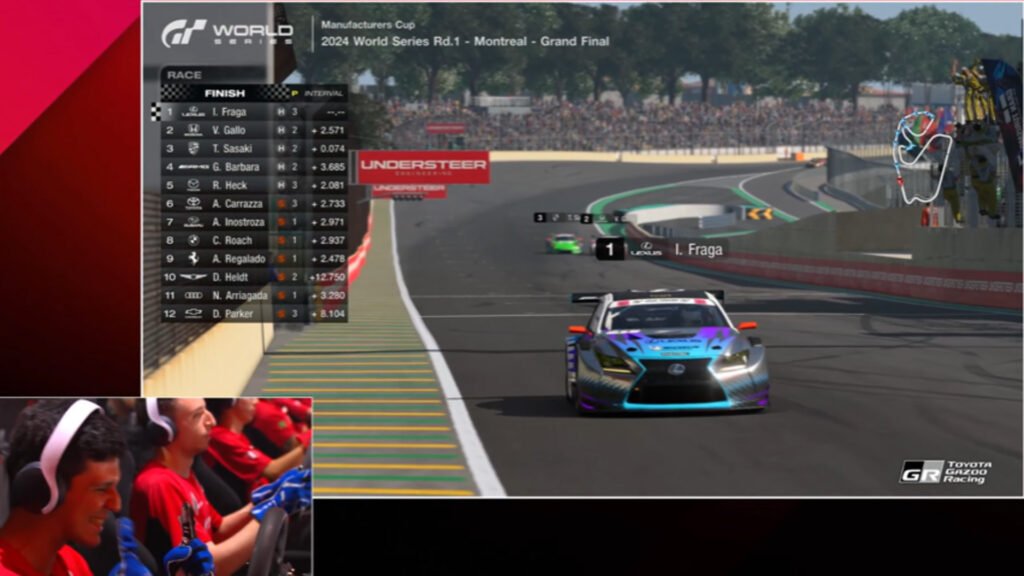Select G. Barbara's leaderboard entry
This screenshot has width=1024, height=576.
point(254,167)
